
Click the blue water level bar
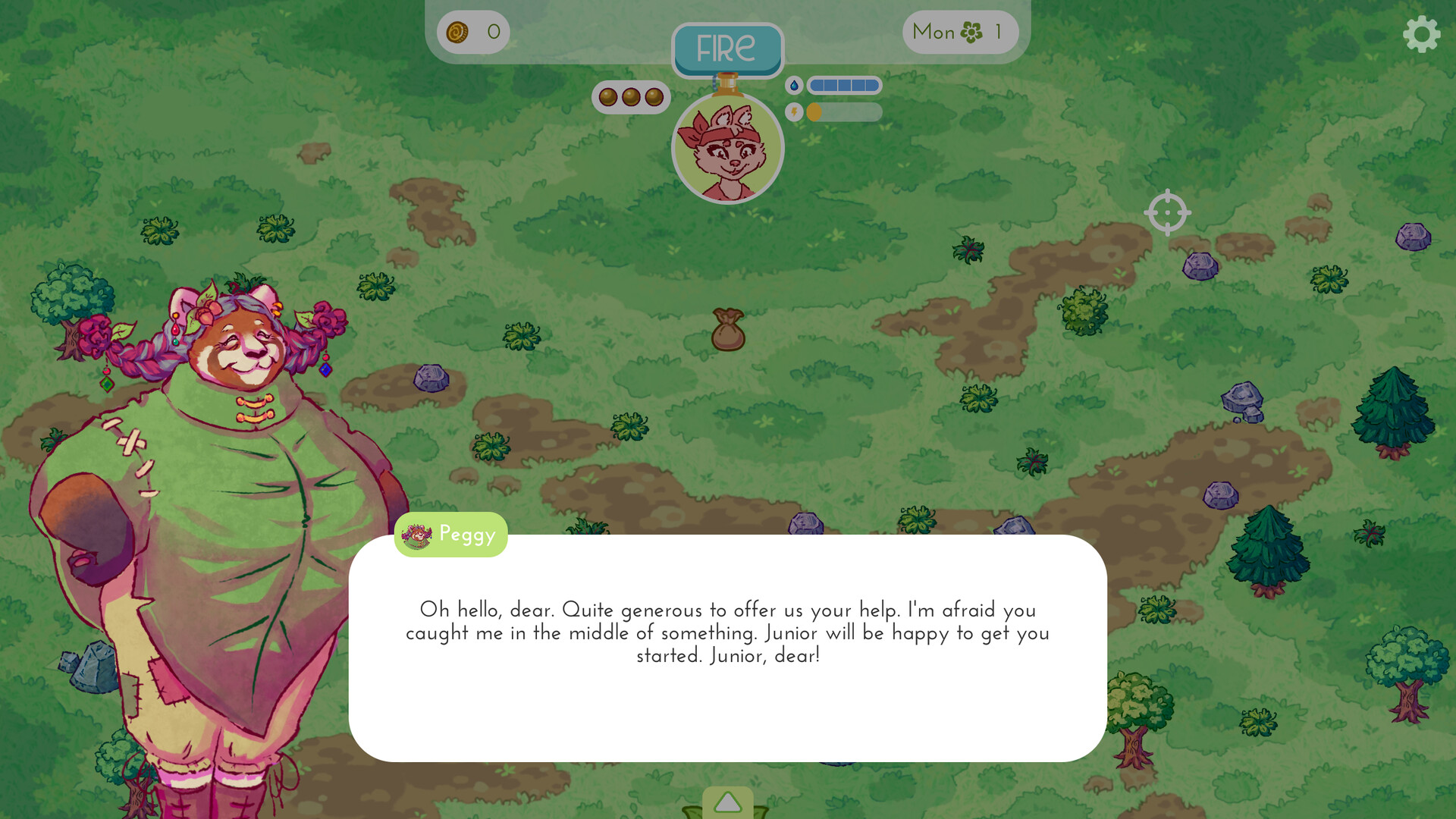[843, 86]
